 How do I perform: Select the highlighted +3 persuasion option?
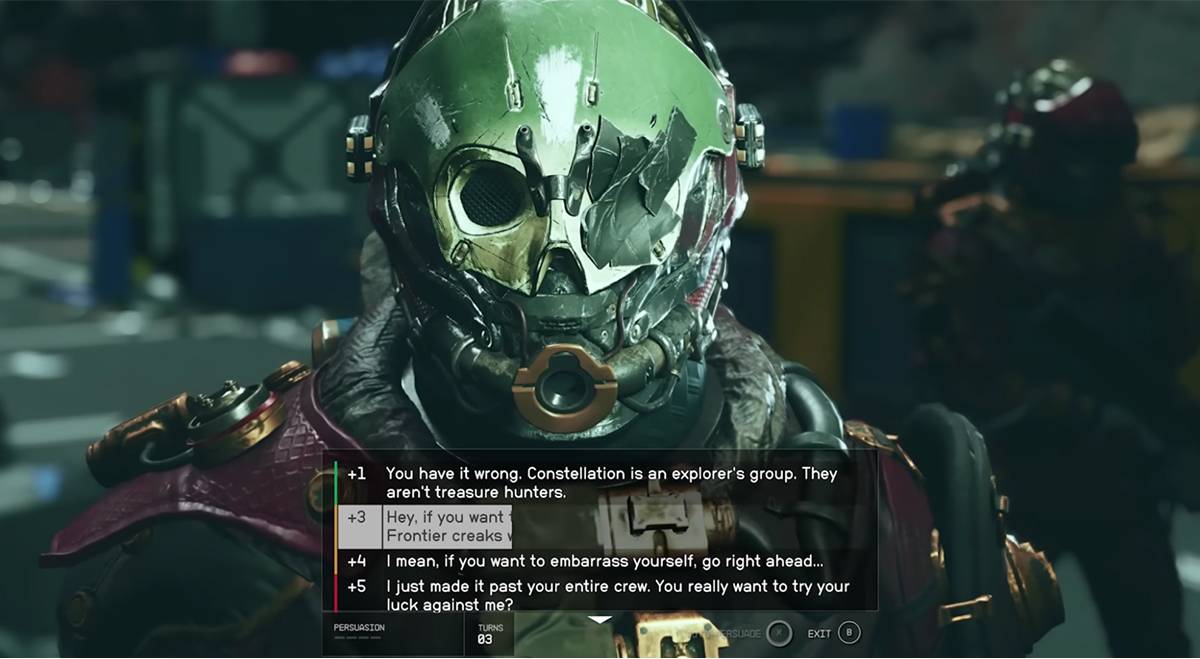[x=445, y=526]
